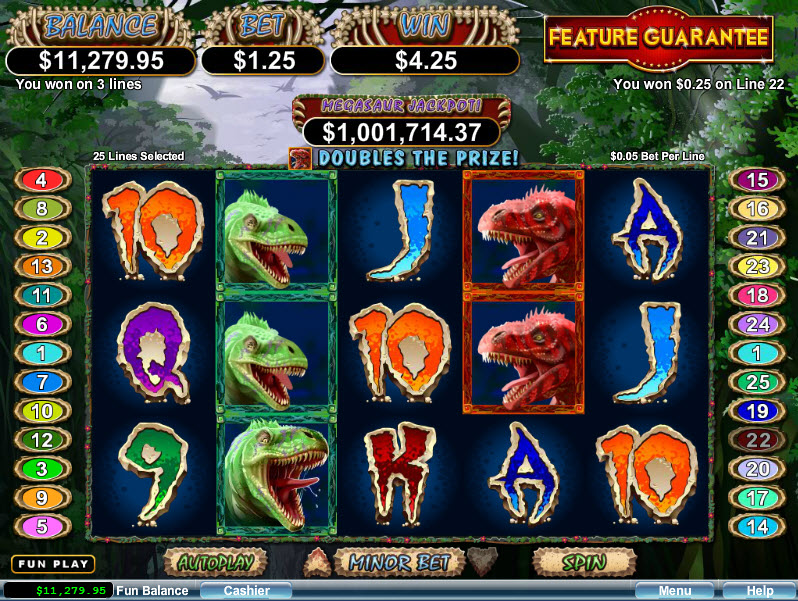Image resolution: width=798 pixels, height=601 pixels.
Task: Select payline number 19
Action: pyautogui.click(x=757, y=411)
